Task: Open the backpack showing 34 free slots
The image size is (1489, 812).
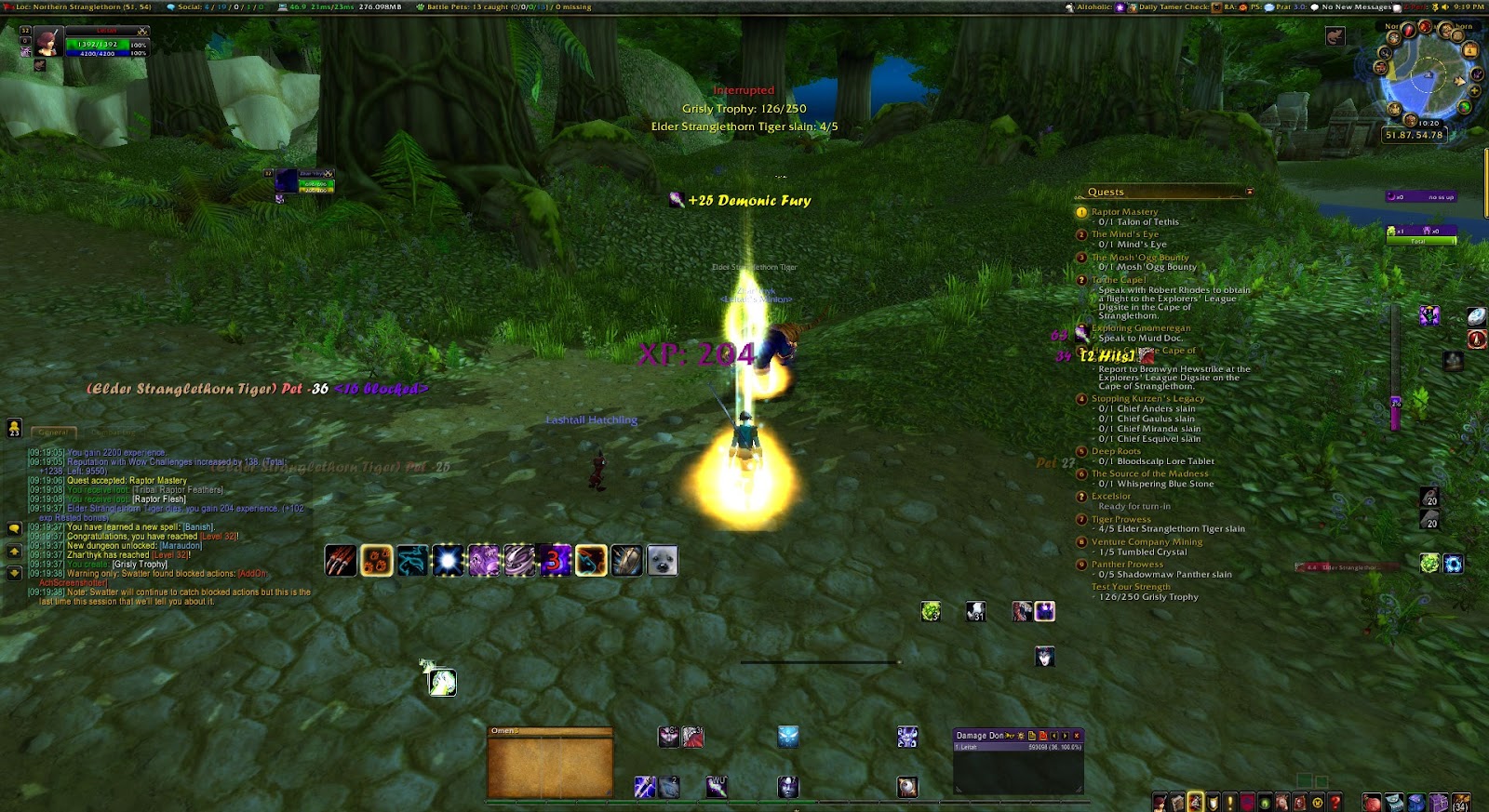Action: point(1461,802)
